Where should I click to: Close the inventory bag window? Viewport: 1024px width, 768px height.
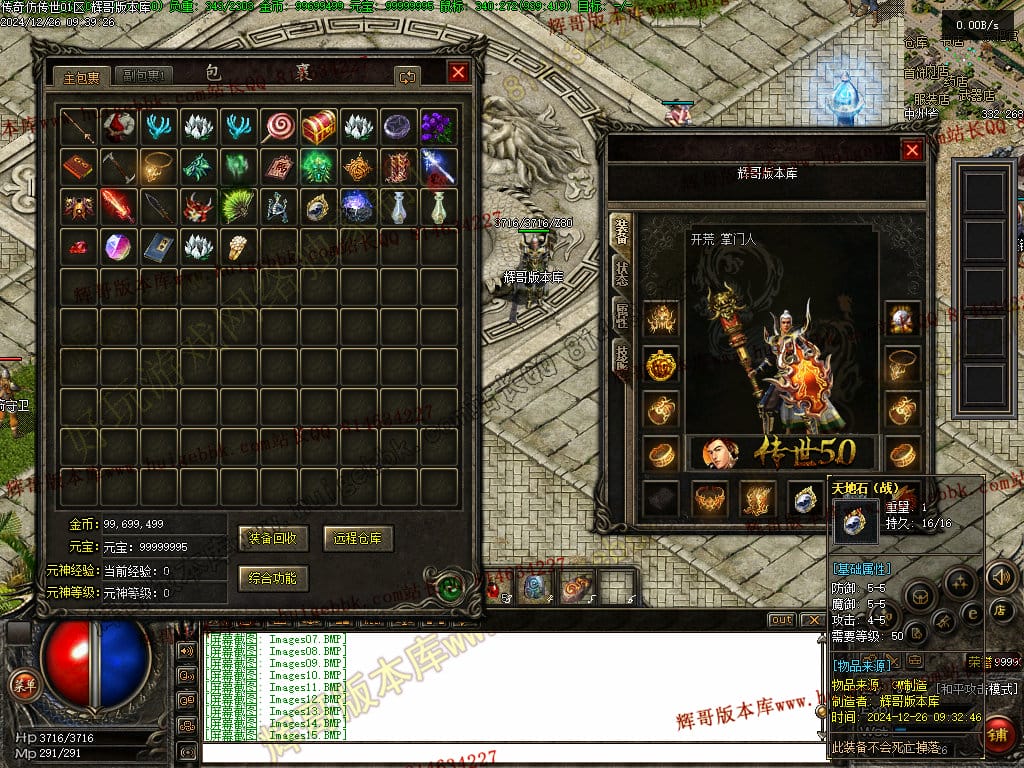click(458, 72)
